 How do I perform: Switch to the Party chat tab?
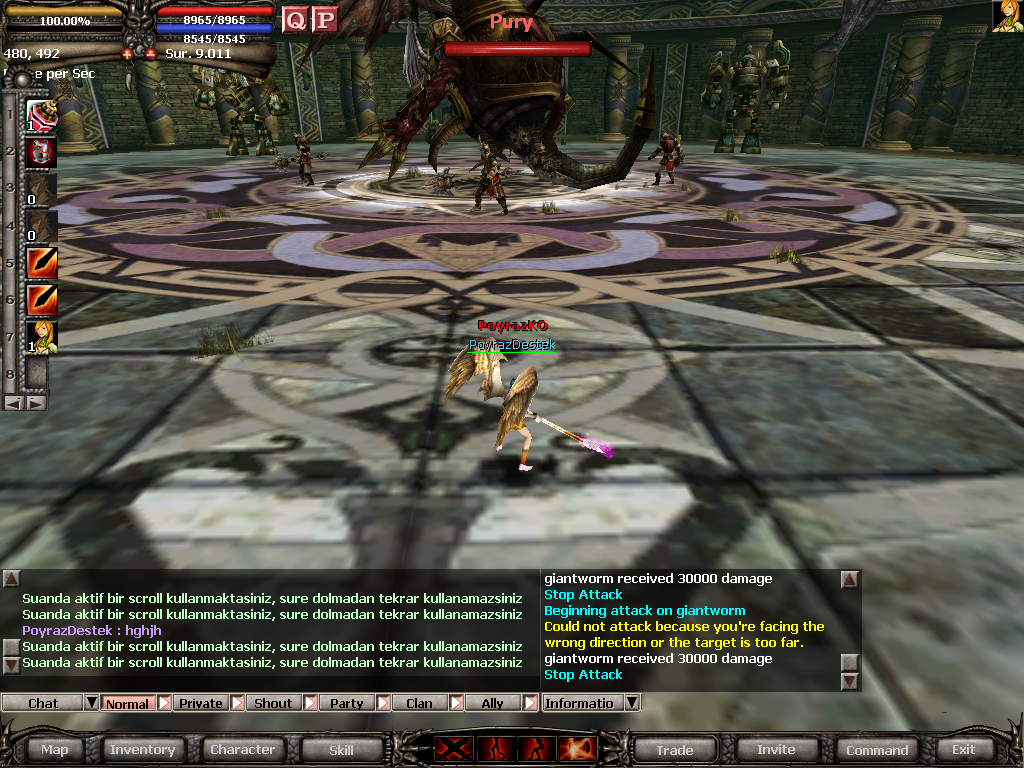pyautogui.click(x=347, y=703)
